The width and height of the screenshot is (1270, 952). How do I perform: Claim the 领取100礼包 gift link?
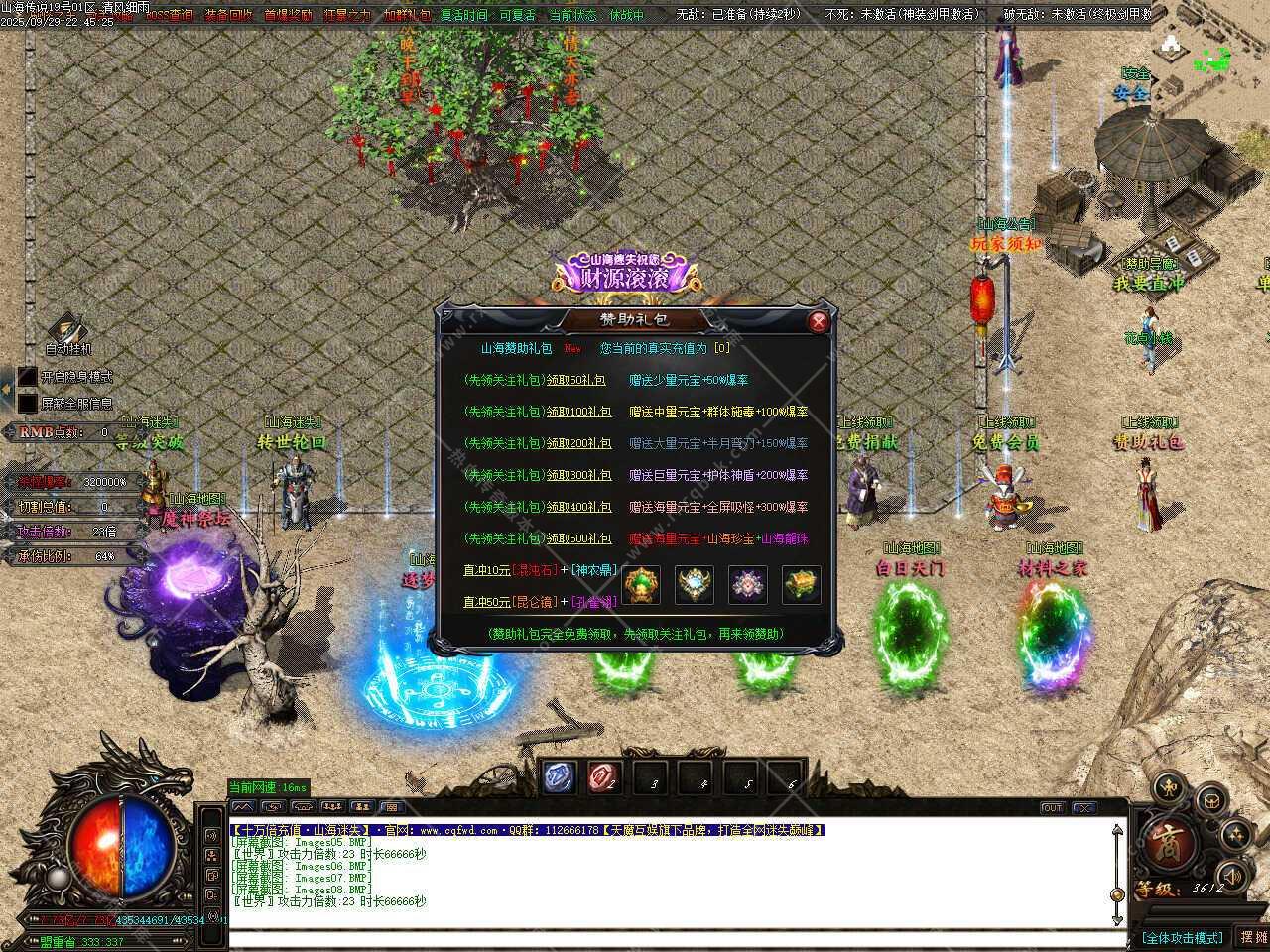click(578, 412)
